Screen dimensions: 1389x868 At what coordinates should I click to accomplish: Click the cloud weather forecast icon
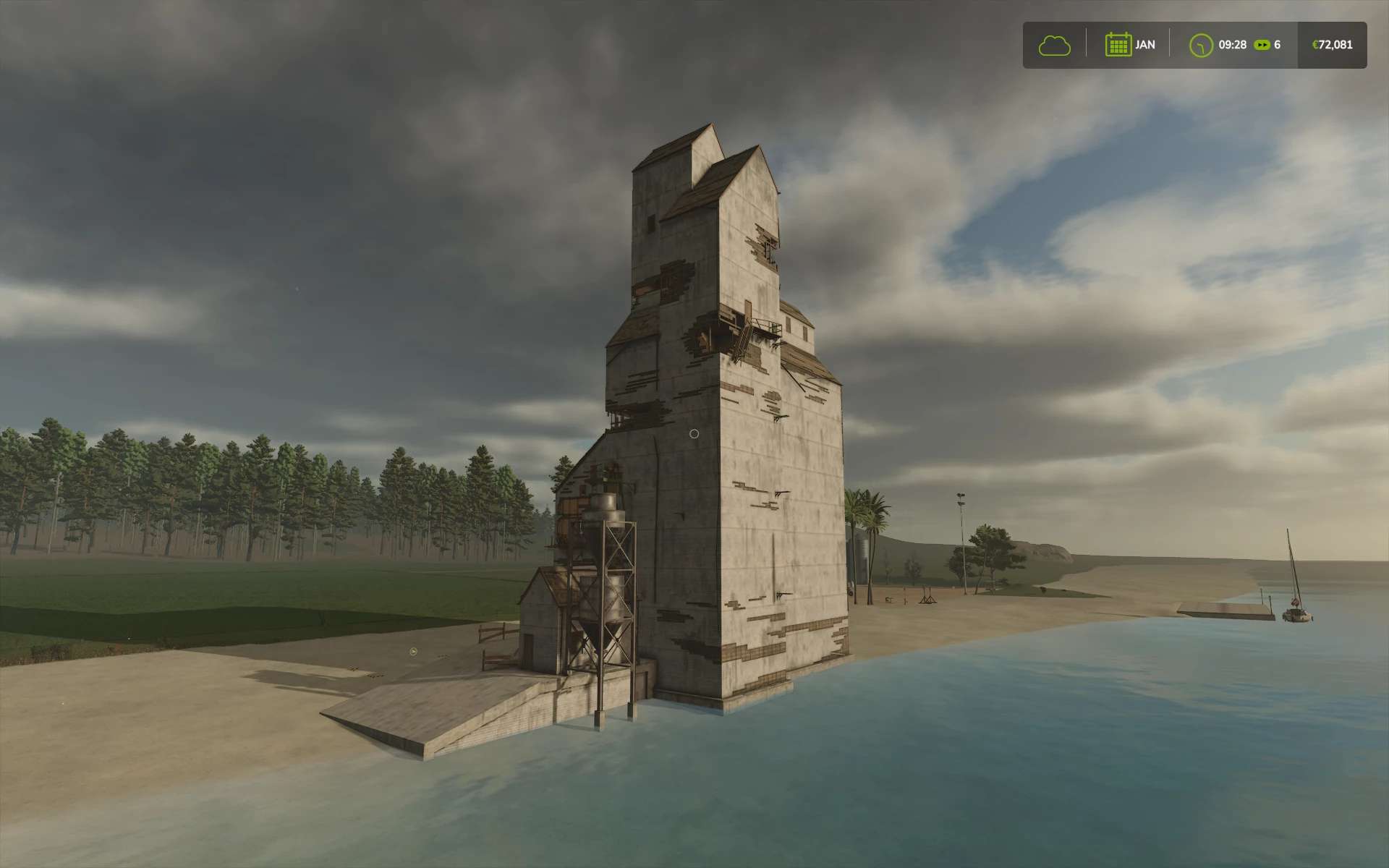tap(1054, 46)
